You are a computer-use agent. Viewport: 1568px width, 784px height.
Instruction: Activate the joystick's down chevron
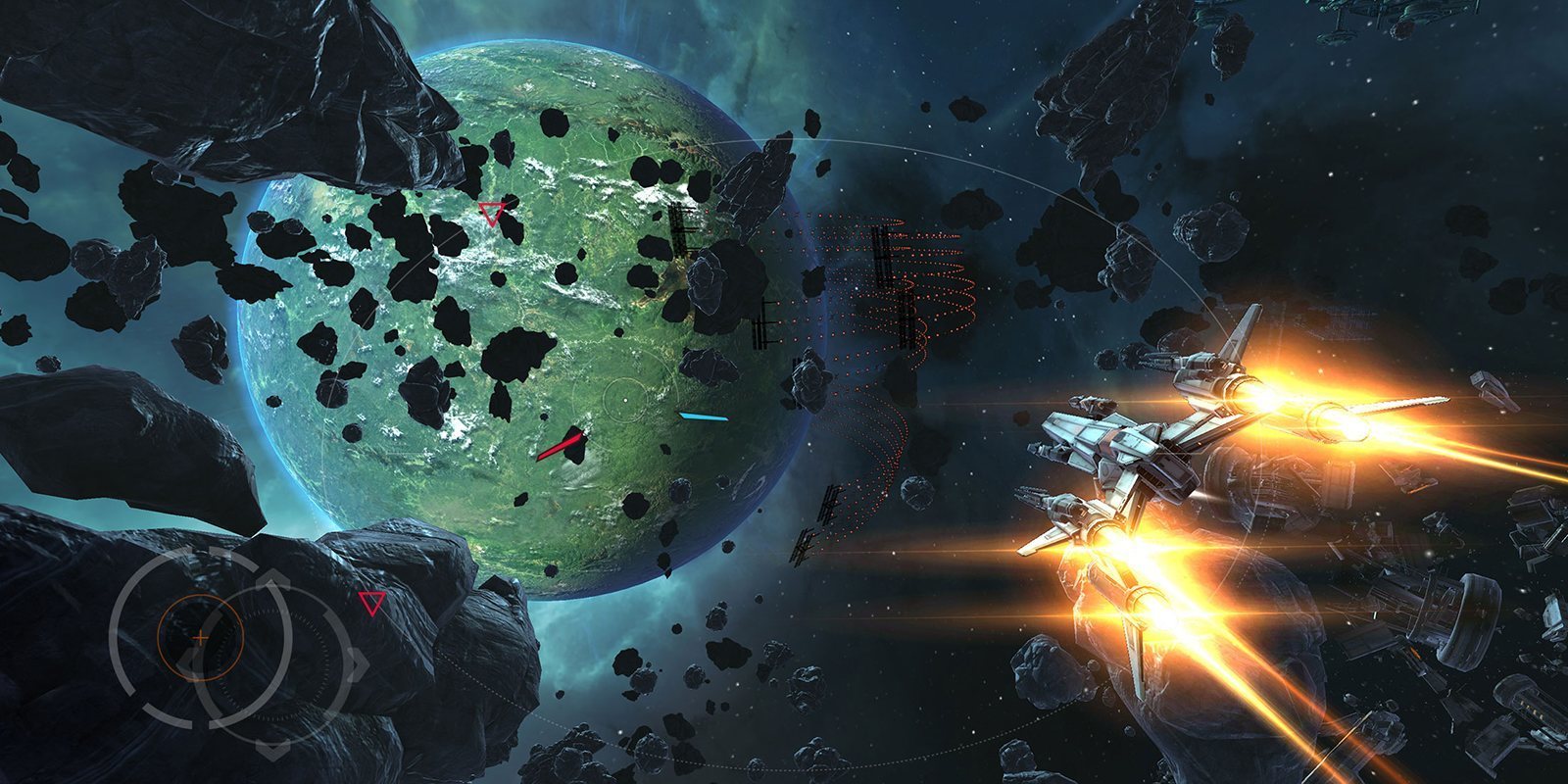click(273, 750)
